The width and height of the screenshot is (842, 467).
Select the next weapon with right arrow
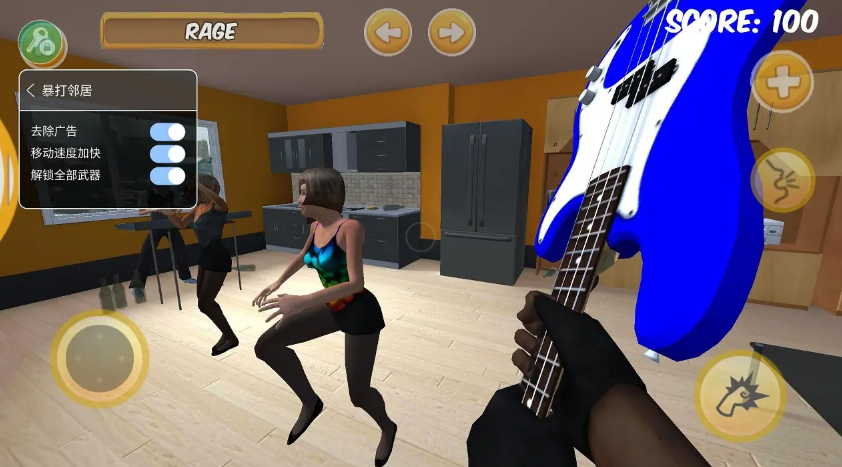451,33
